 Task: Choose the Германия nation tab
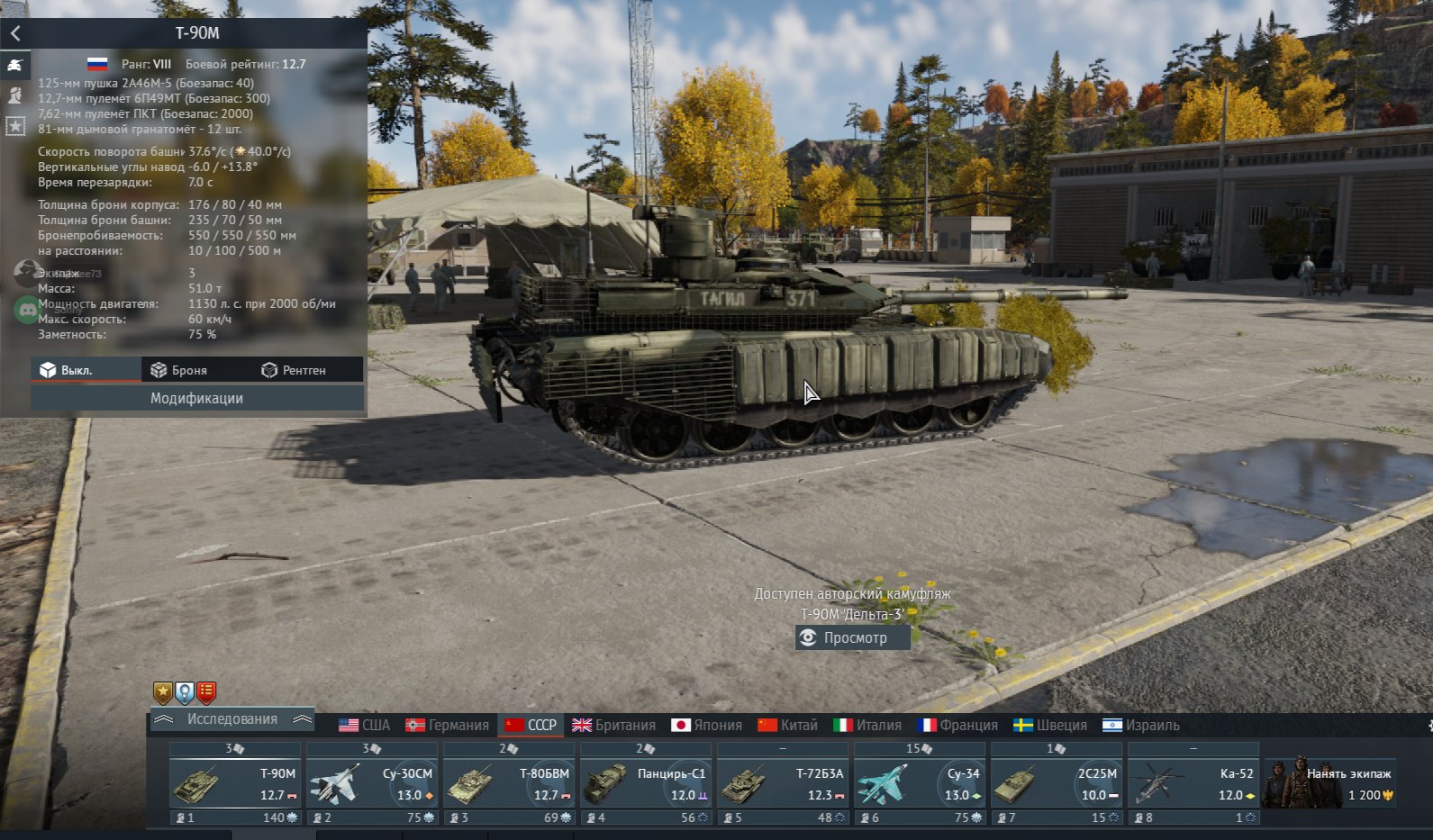tap(448, 725)
